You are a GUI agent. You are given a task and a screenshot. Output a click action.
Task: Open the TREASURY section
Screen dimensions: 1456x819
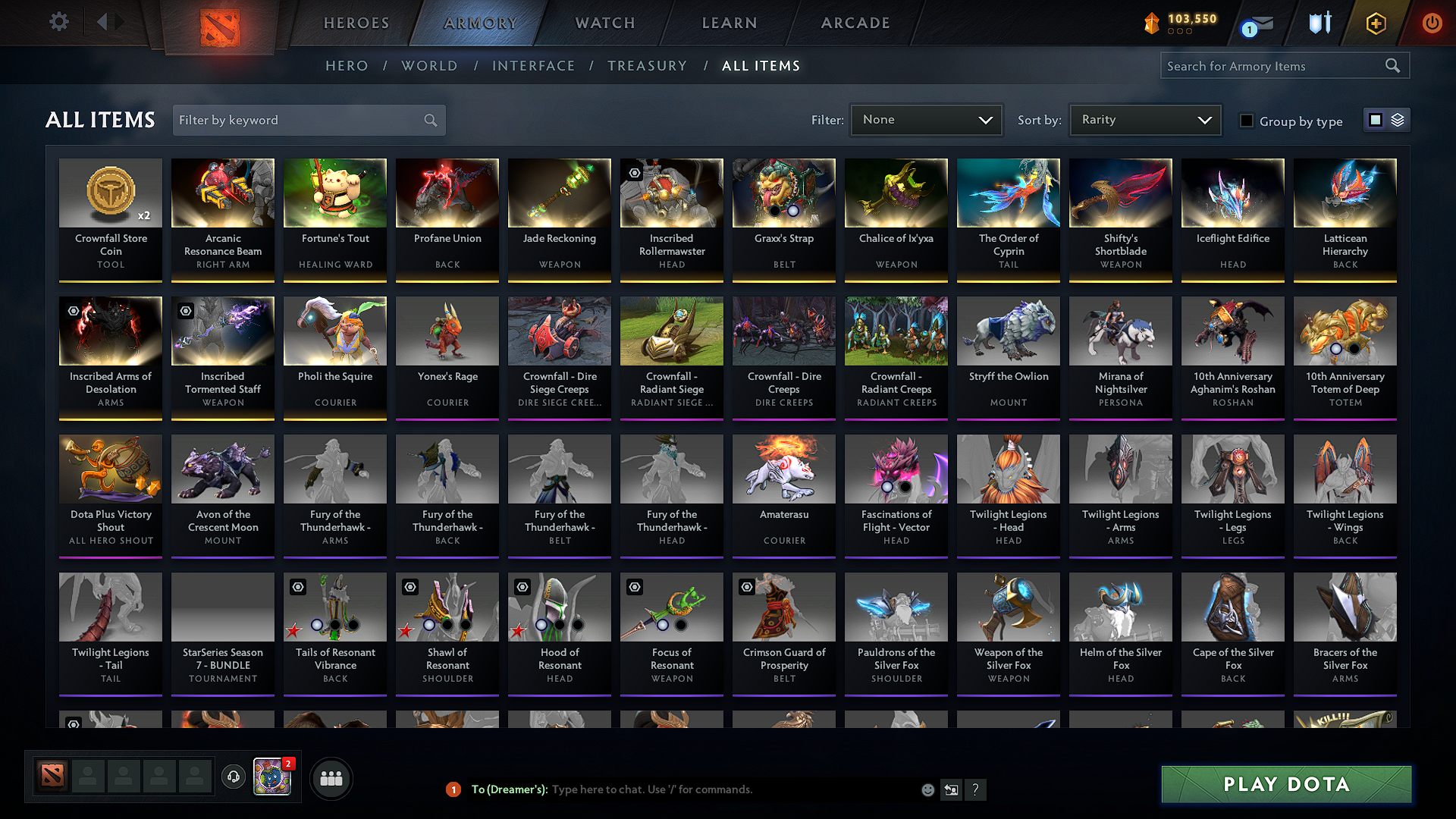[647, 66]
